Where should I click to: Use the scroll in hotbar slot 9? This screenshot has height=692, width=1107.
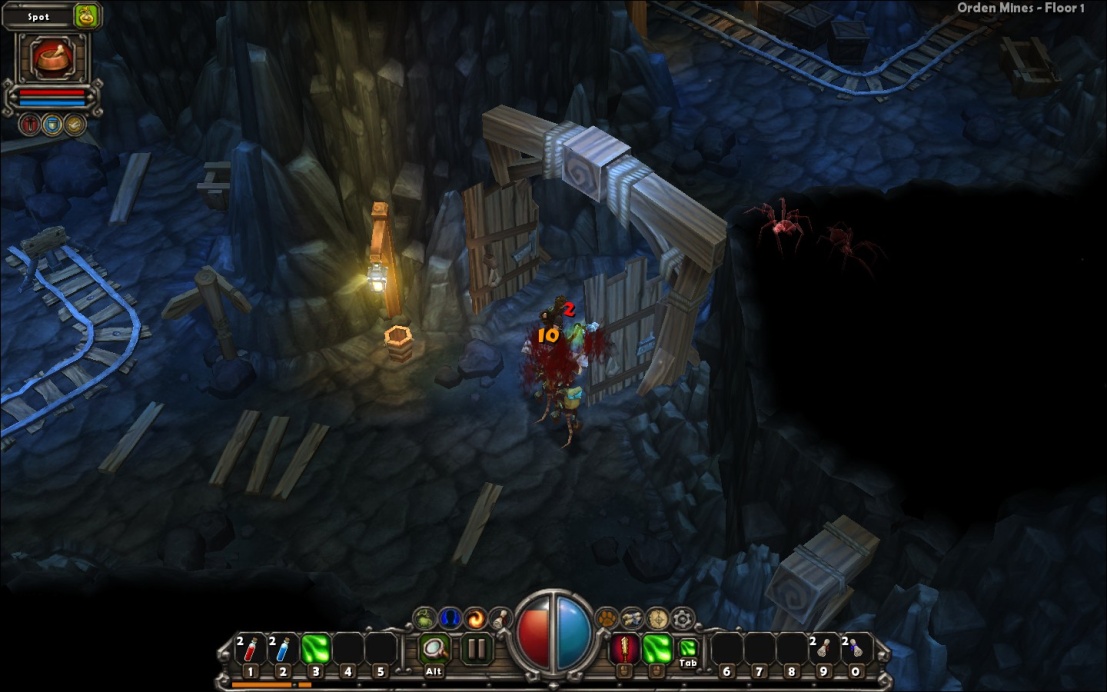pyautogui.click(x=822, y=648)
